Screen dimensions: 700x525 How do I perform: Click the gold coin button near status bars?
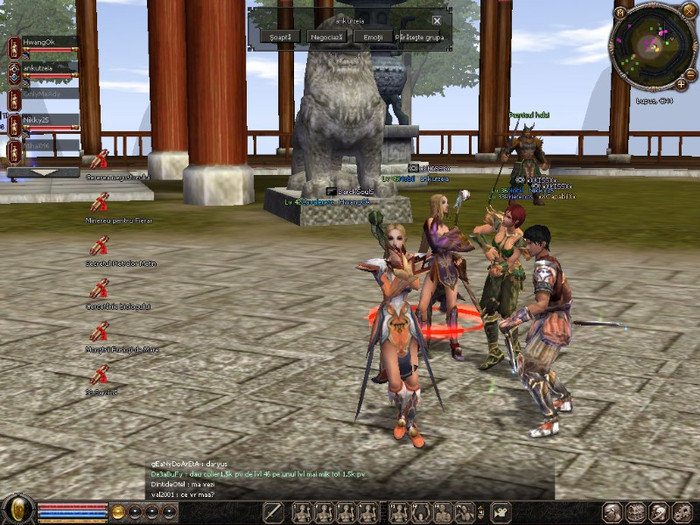point(118,512)
